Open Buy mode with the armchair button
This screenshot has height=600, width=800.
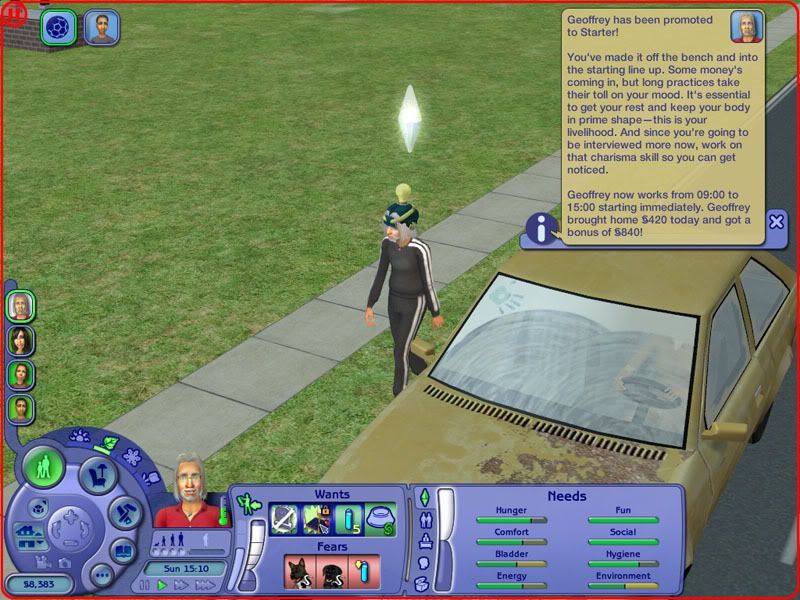coord(98,474)
